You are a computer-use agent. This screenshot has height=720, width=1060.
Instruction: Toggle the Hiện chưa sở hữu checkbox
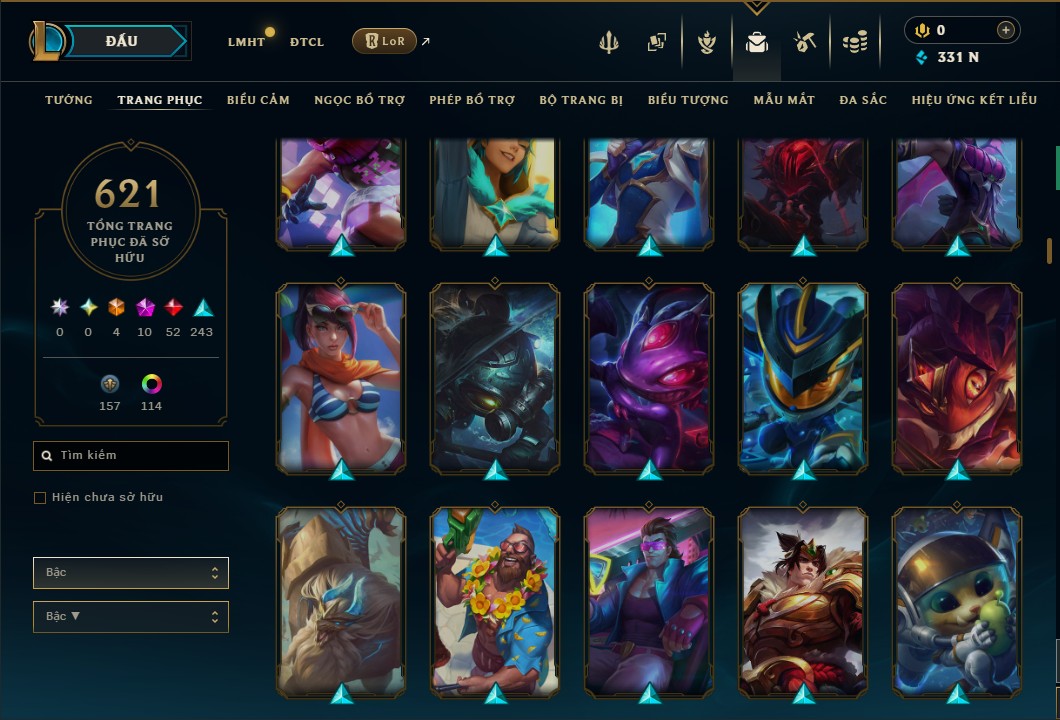(40, 498)
